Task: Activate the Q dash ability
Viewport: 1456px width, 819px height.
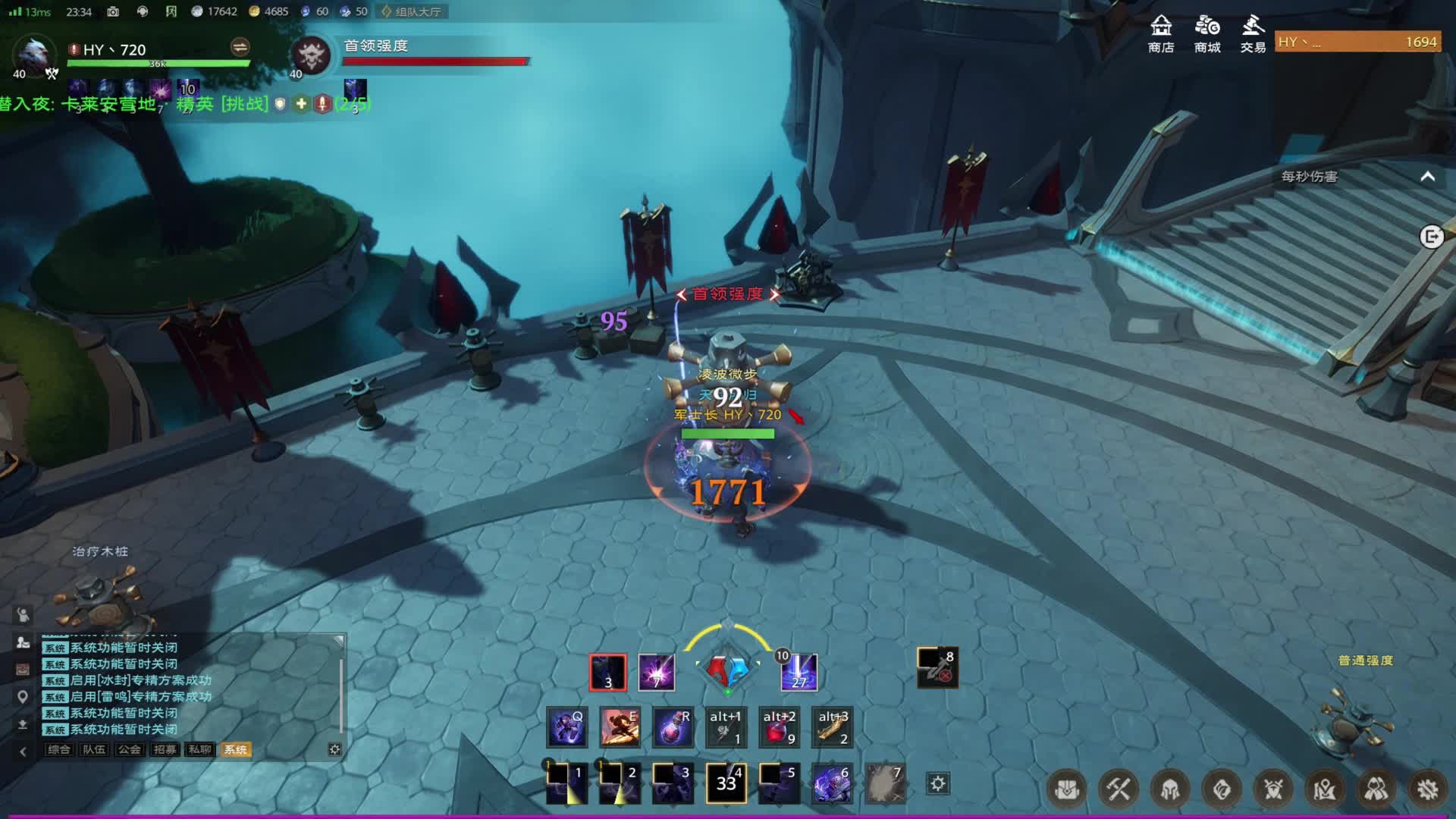Action: pos(566,727)
